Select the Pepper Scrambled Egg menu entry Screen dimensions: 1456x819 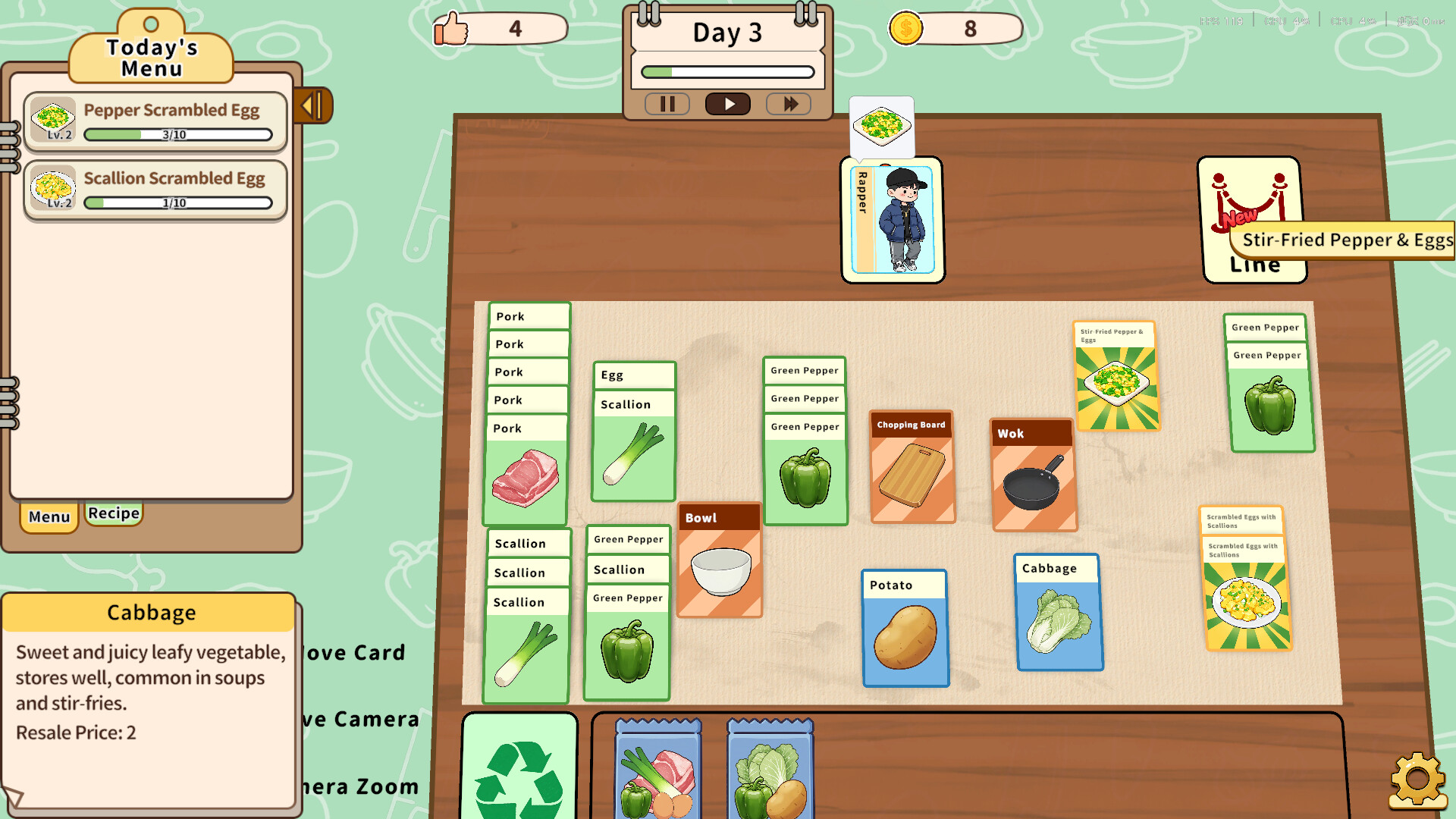155,120
